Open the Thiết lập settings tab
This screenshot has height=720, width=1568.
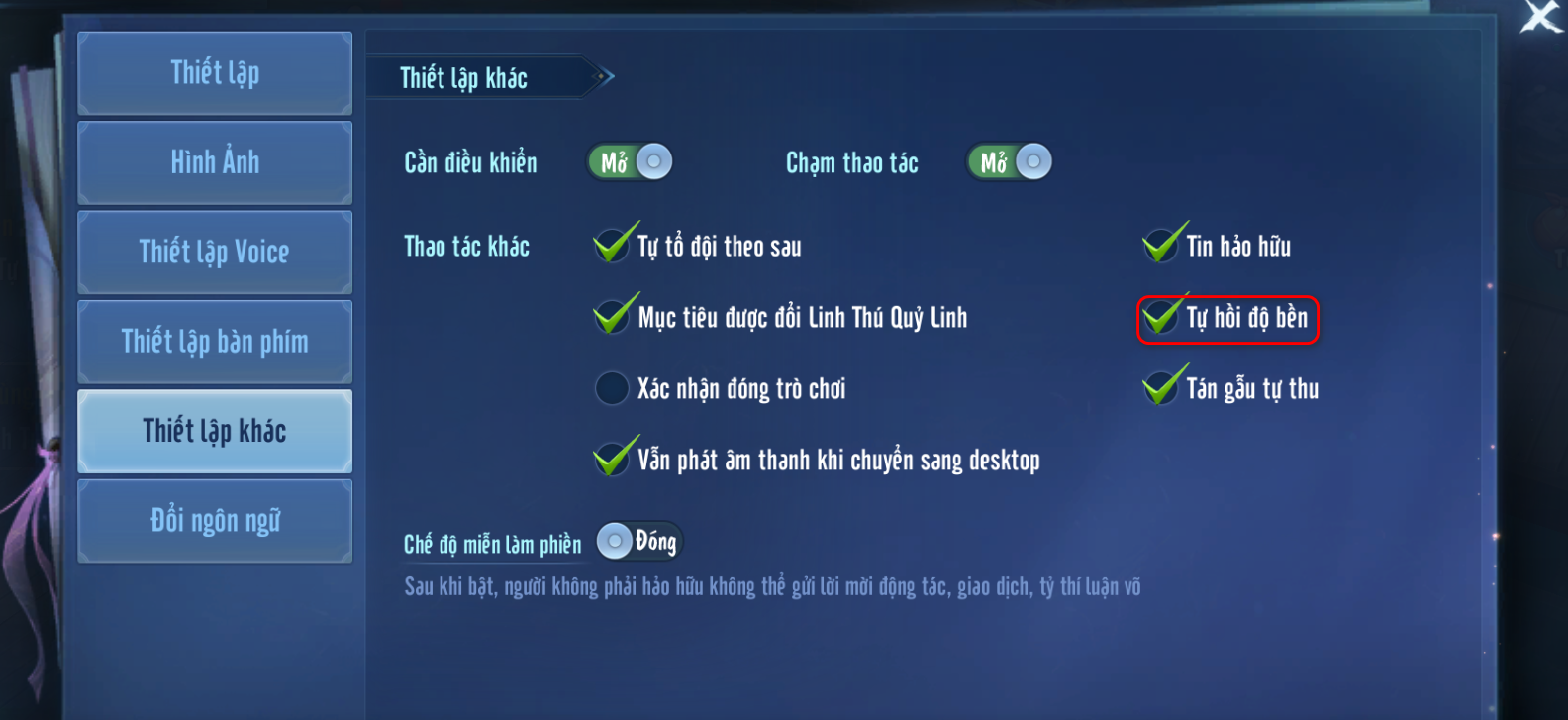click(215, 73)
